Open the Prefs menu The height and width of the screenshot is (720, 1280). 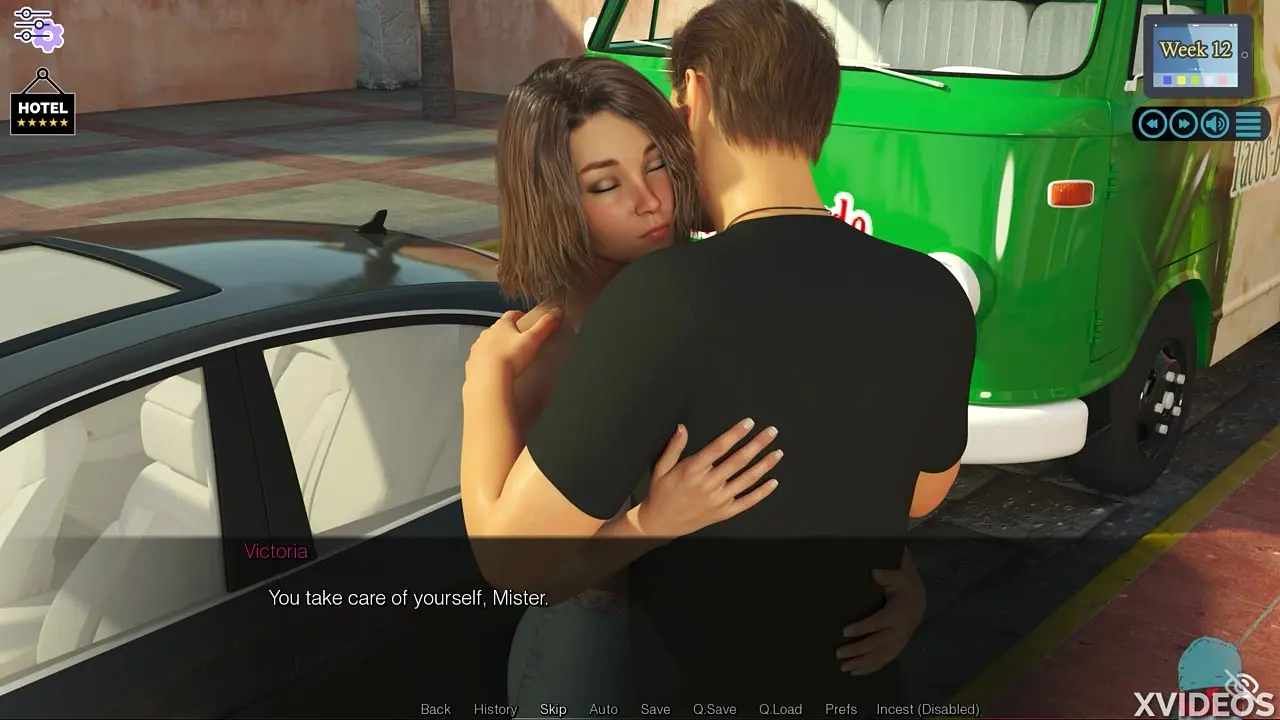(841, 709)
